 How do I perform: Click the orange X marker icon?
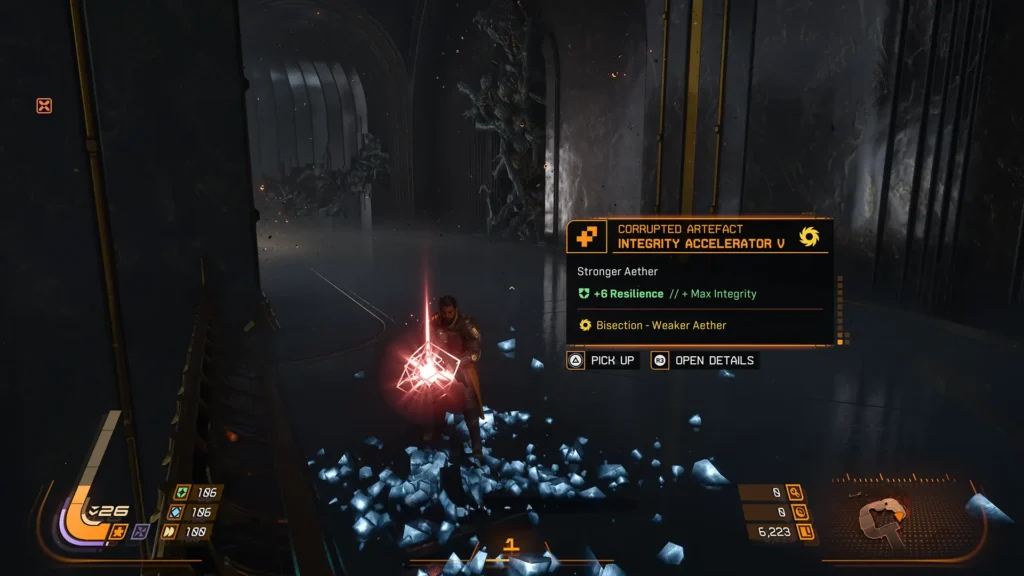click(x=44, y=105)
